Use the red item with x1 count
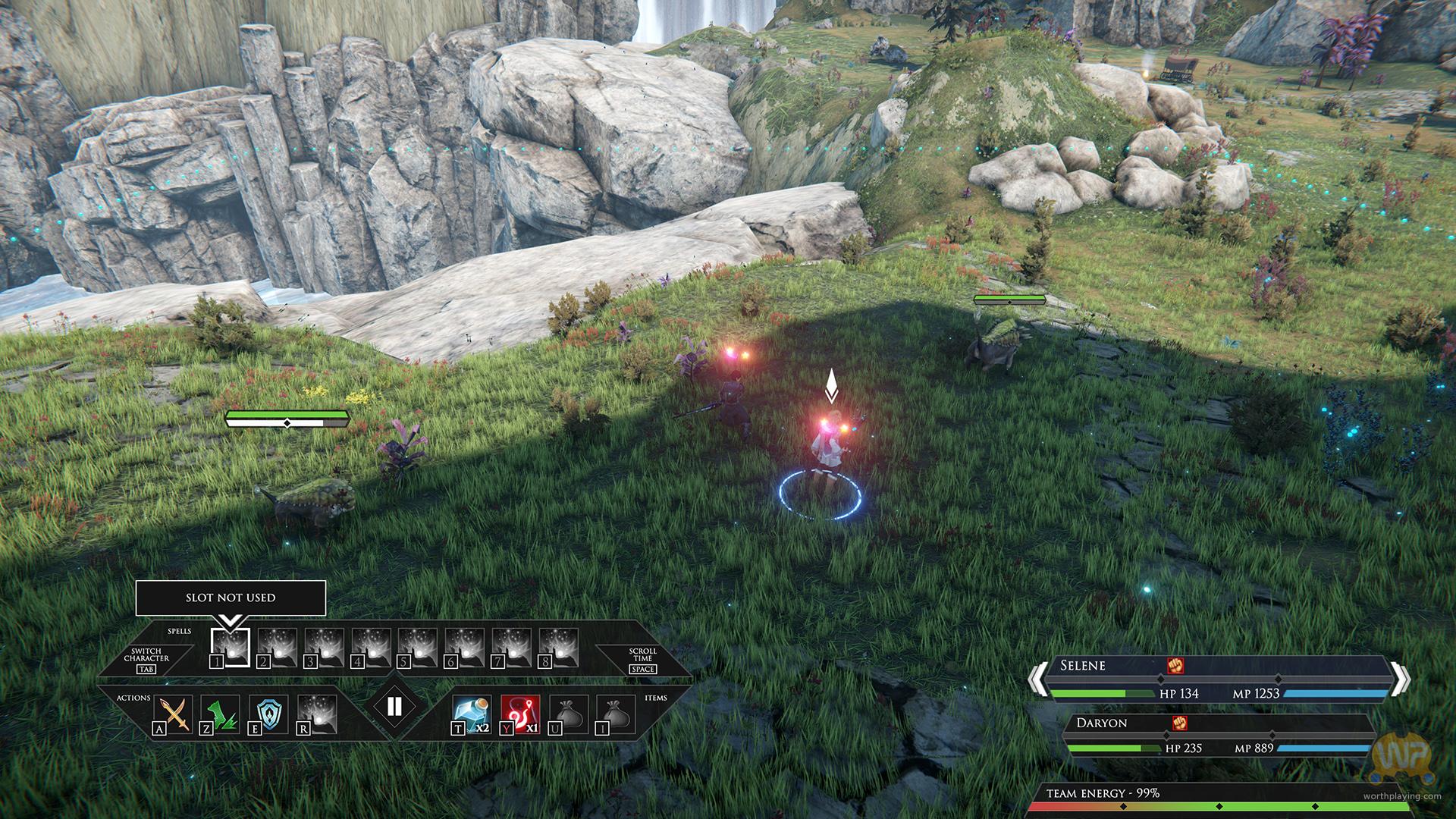 [x=520, y=714]
